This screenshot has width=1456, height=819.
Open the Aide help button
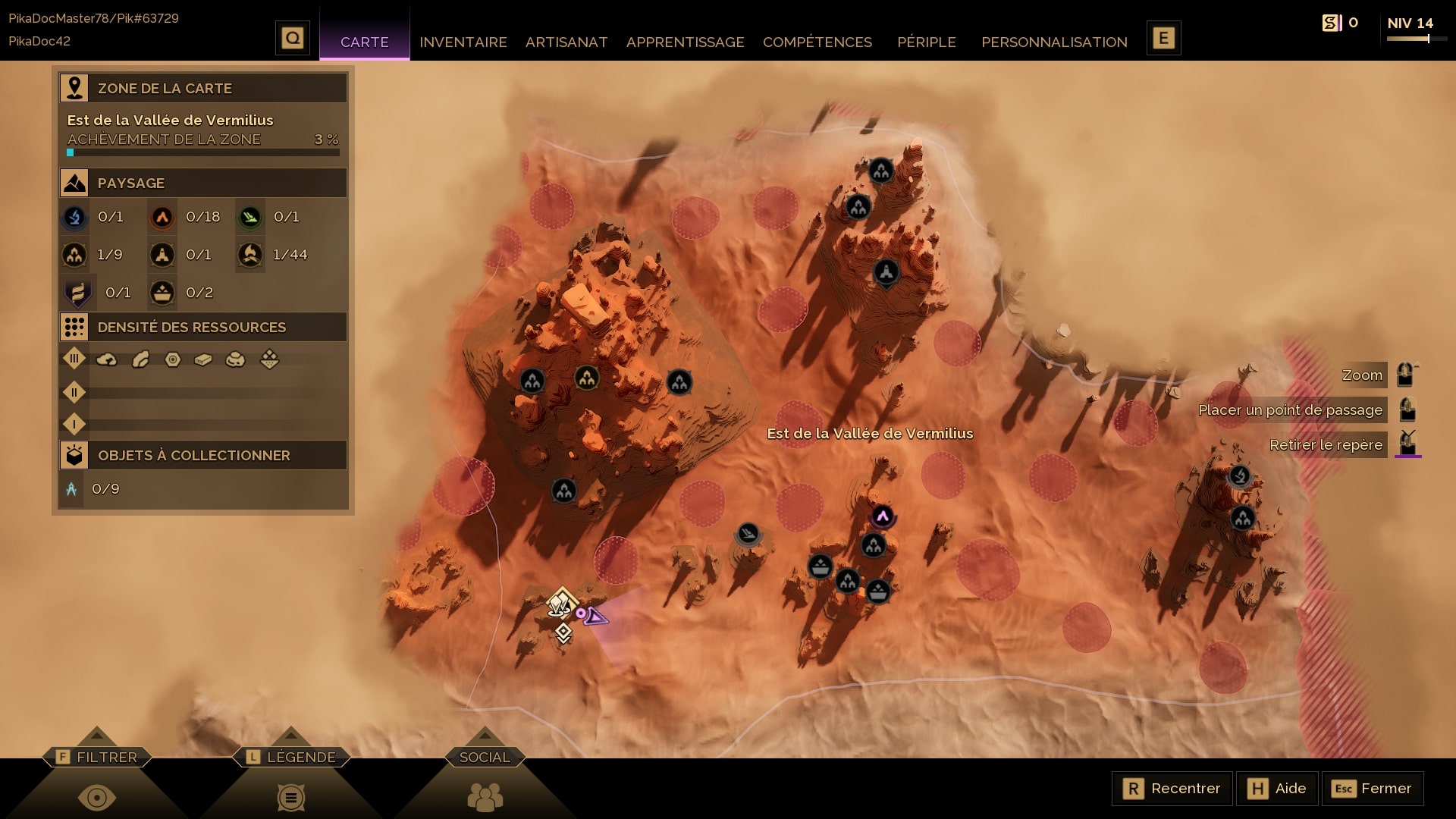point(1278,789)
